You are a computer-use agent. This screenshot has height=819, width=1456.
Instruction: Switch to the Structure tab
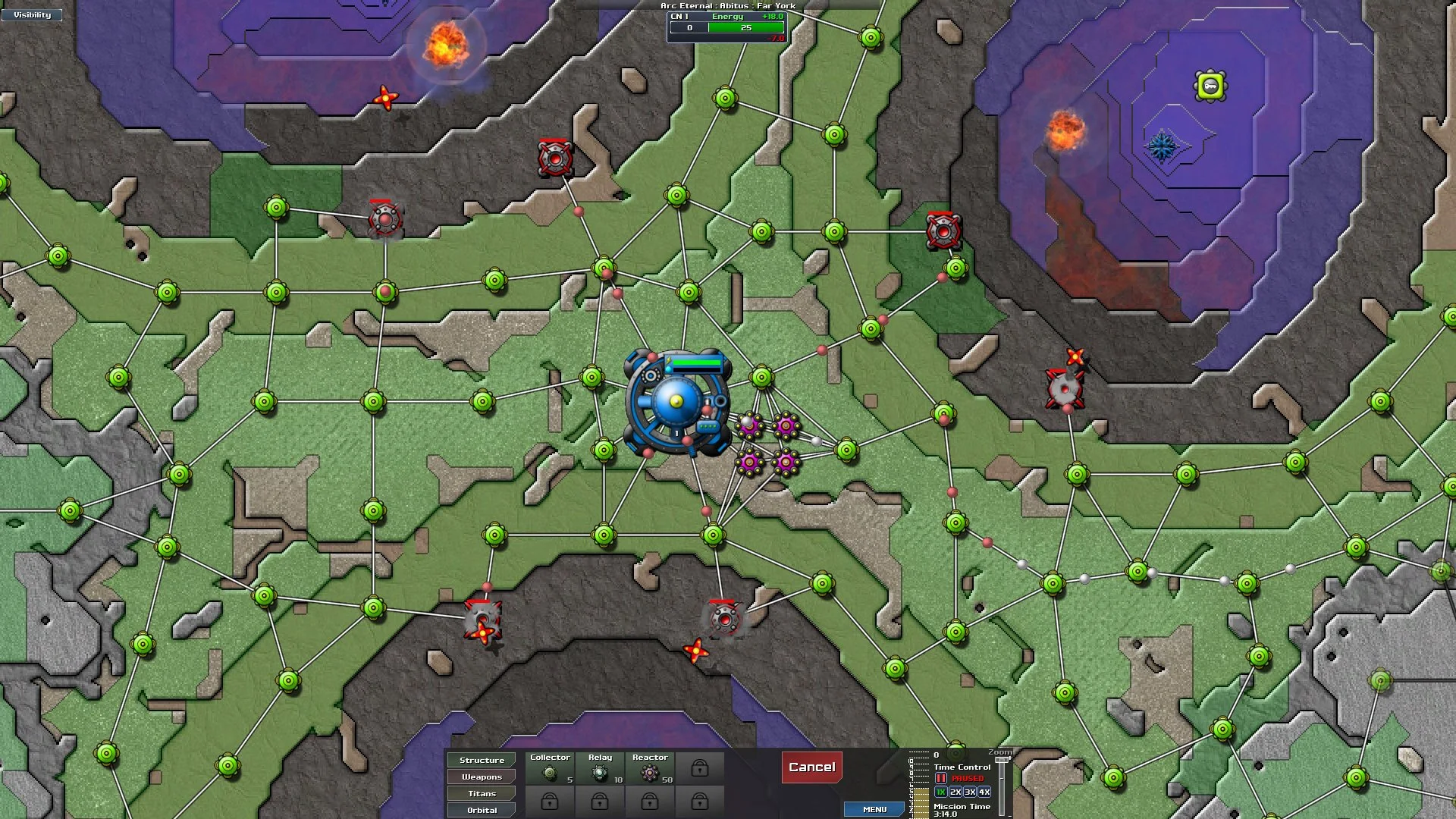(x=481, y=759)
